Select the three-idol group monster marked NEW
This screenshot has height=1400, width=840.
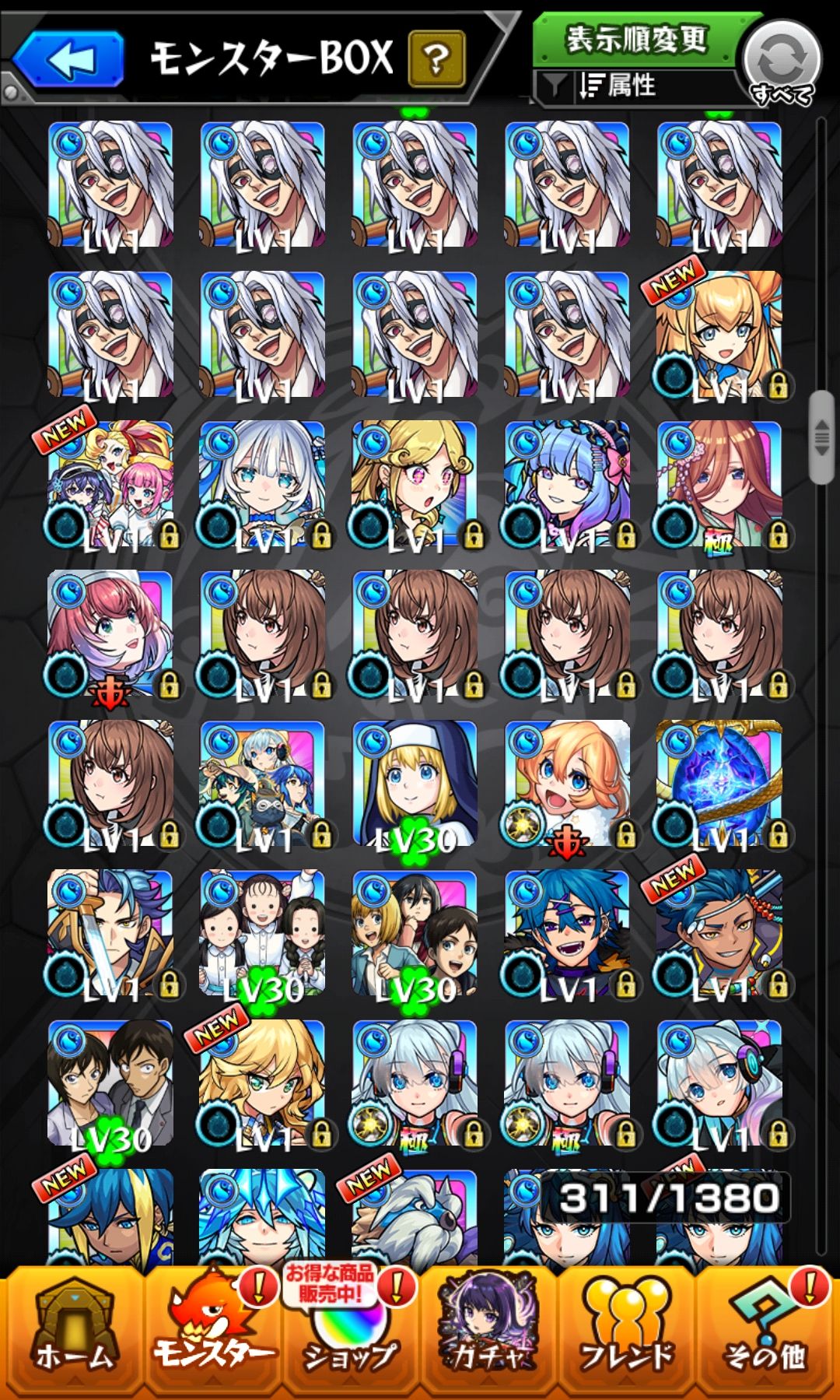pyautogui.click(x=110, y=484)
